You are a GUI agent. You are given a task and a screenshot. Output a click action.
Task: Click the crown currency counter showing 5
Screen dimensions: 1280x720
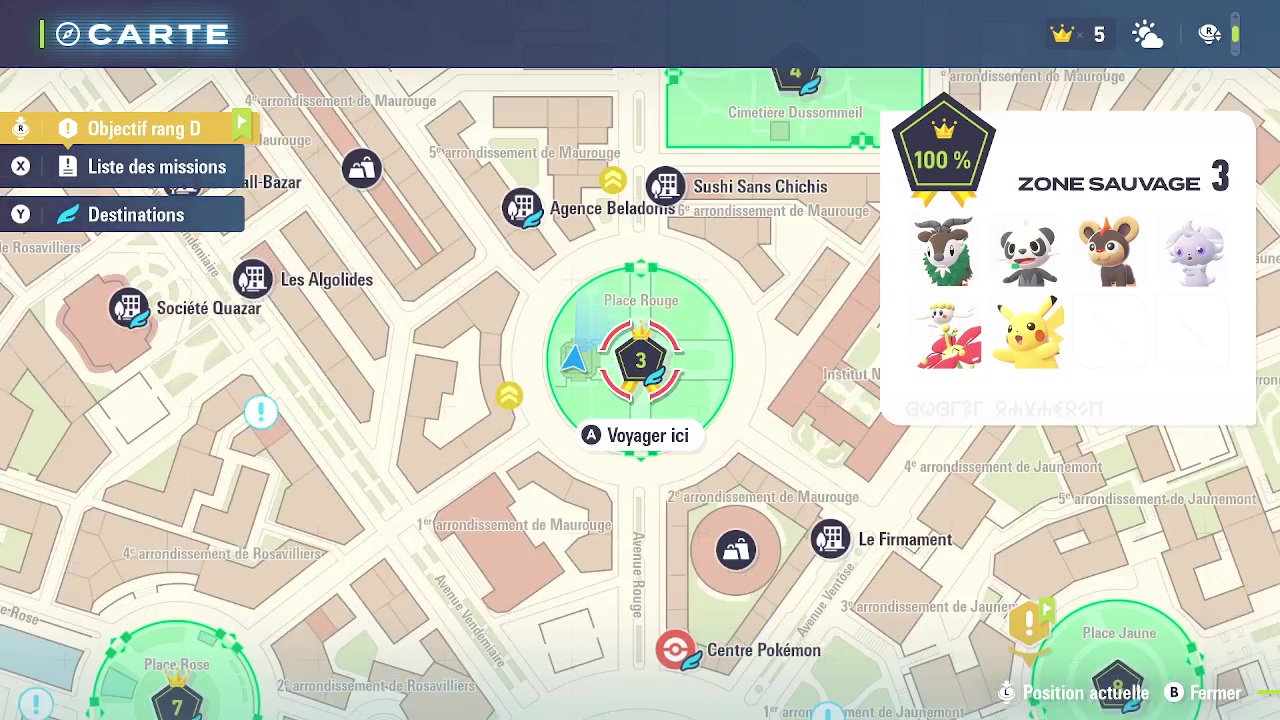coord(1079,33)
